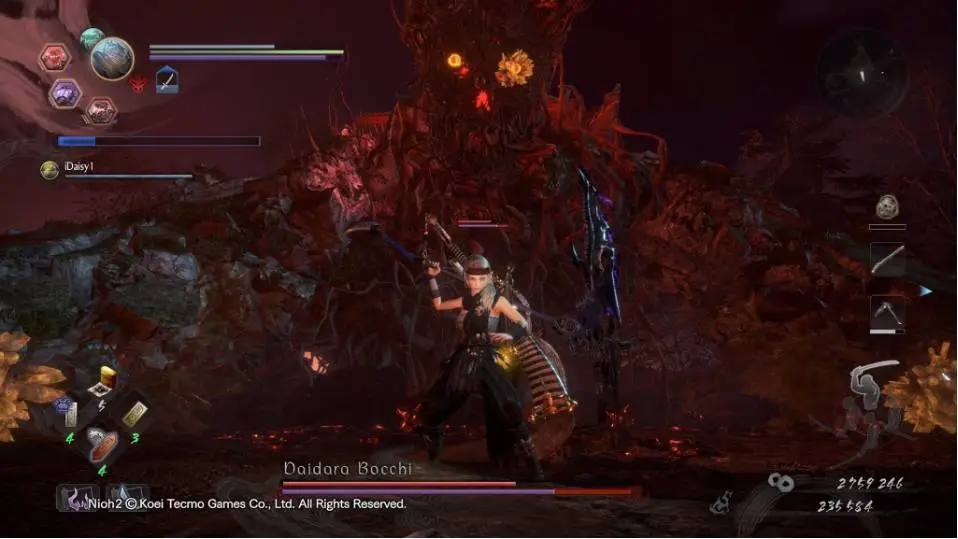Select the purple hexagonal soul core icon
Viewport: 958px width, 539px height.
pos(65,93)
